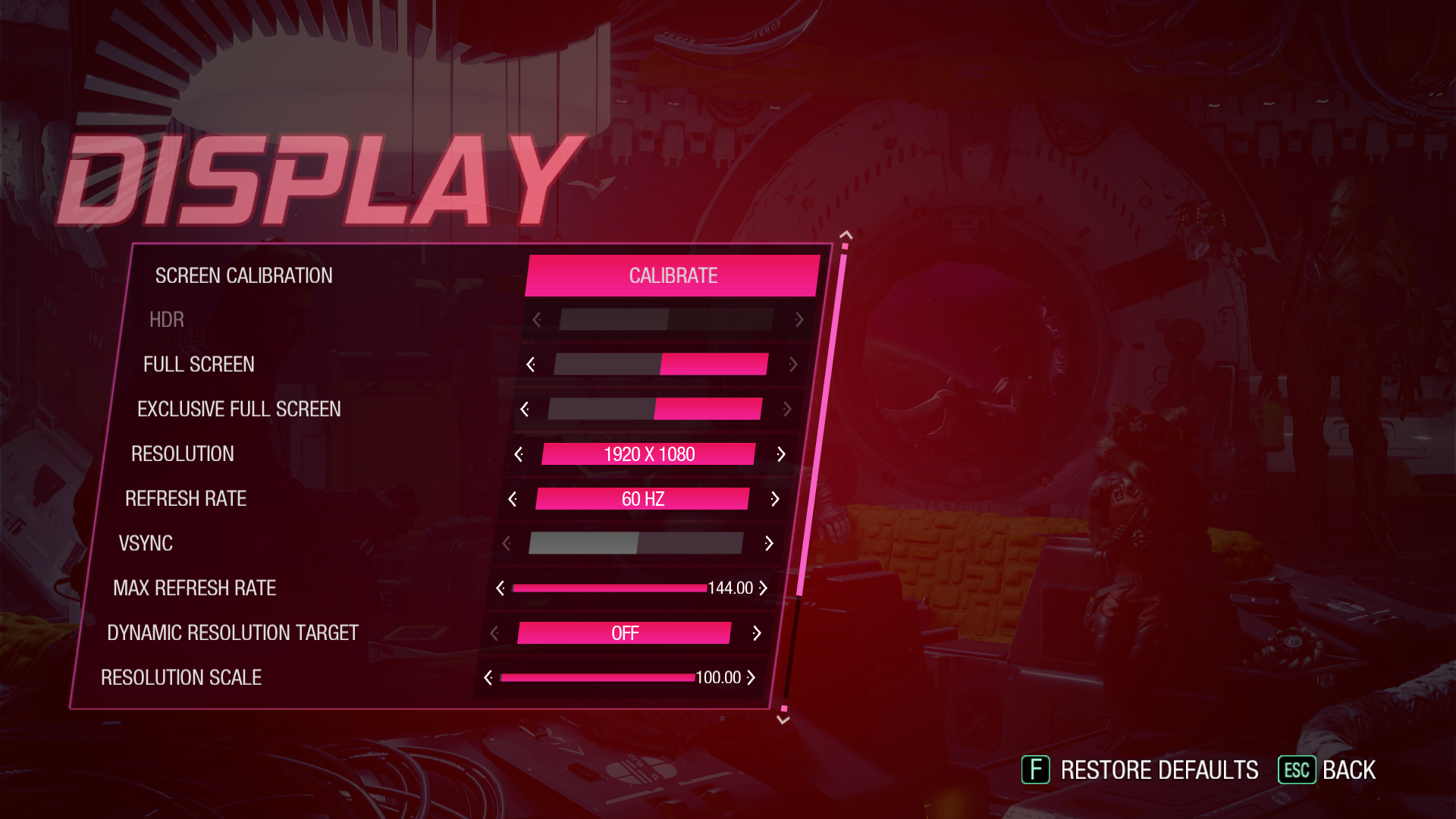
Task: Select the 60 HZ refresh rate value
Action: point(643,499)
